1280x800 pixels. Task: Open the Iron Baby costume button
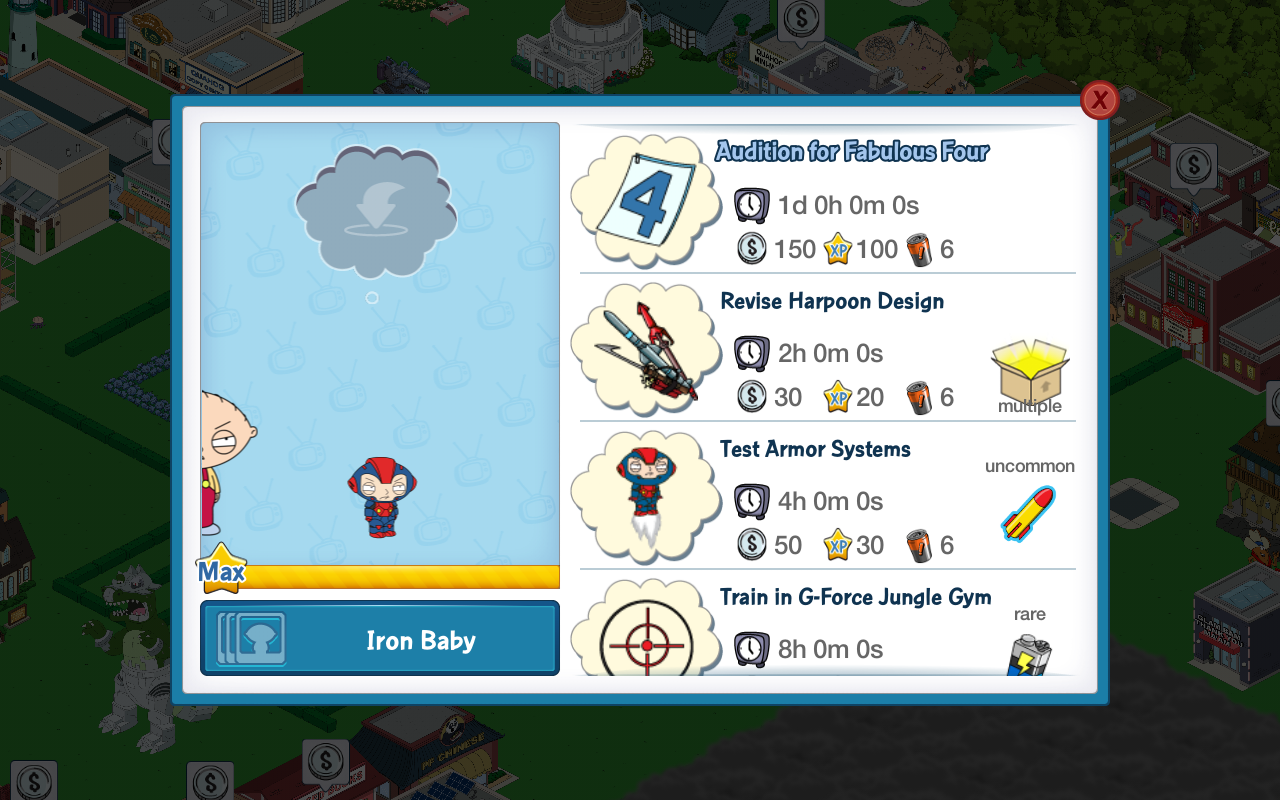(380, 639)
